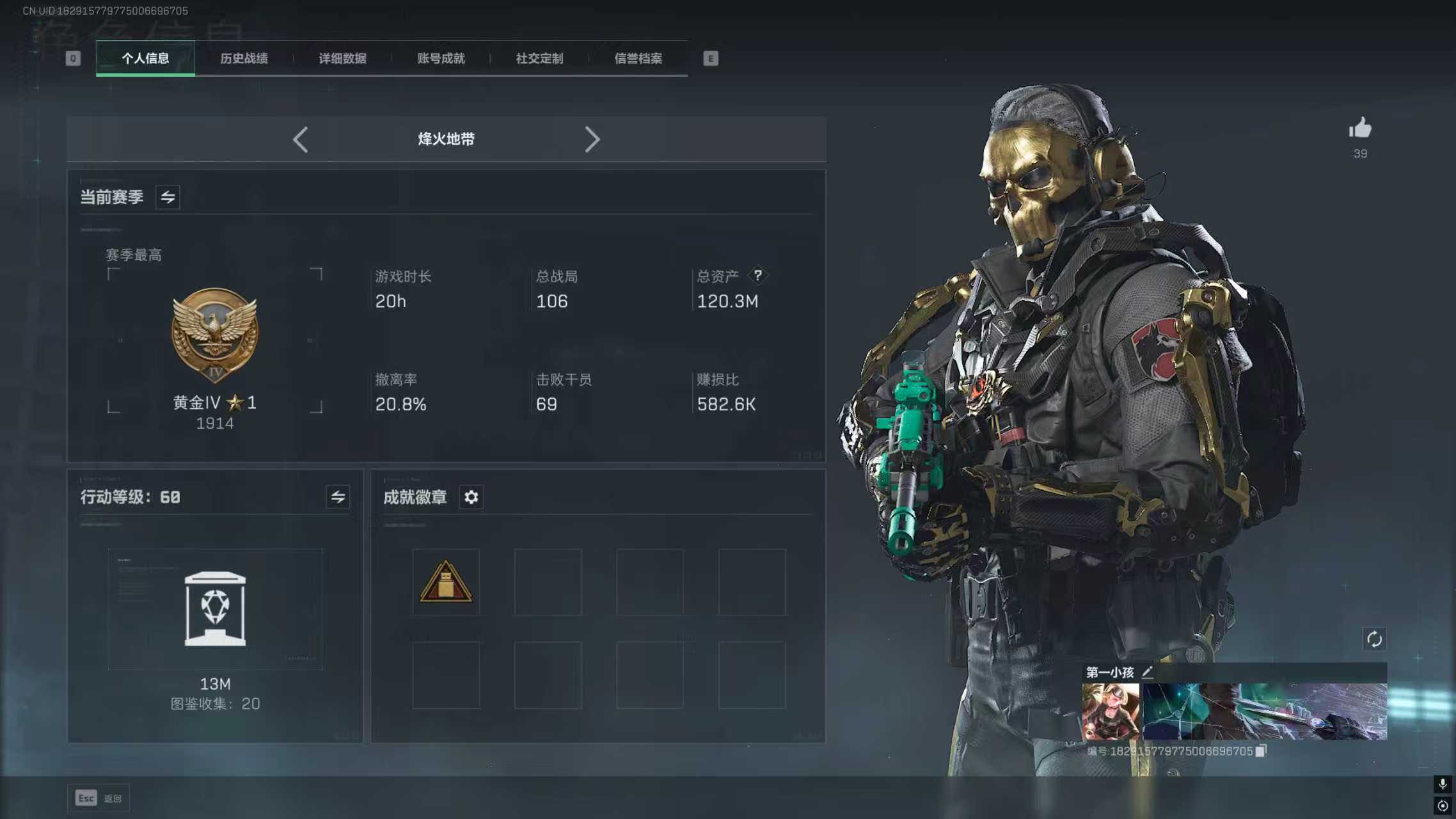
Task: Switch to the 个人信息 tab
Action: (145, 59)
